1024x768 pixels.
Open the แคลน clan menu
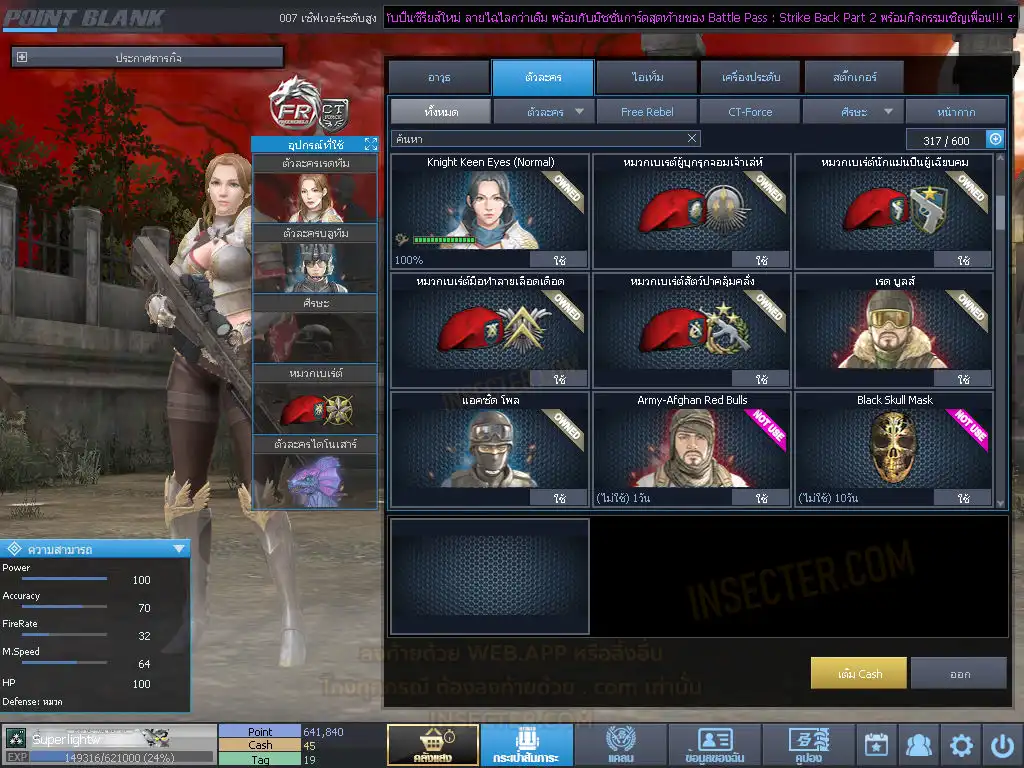tap(621, 745)
